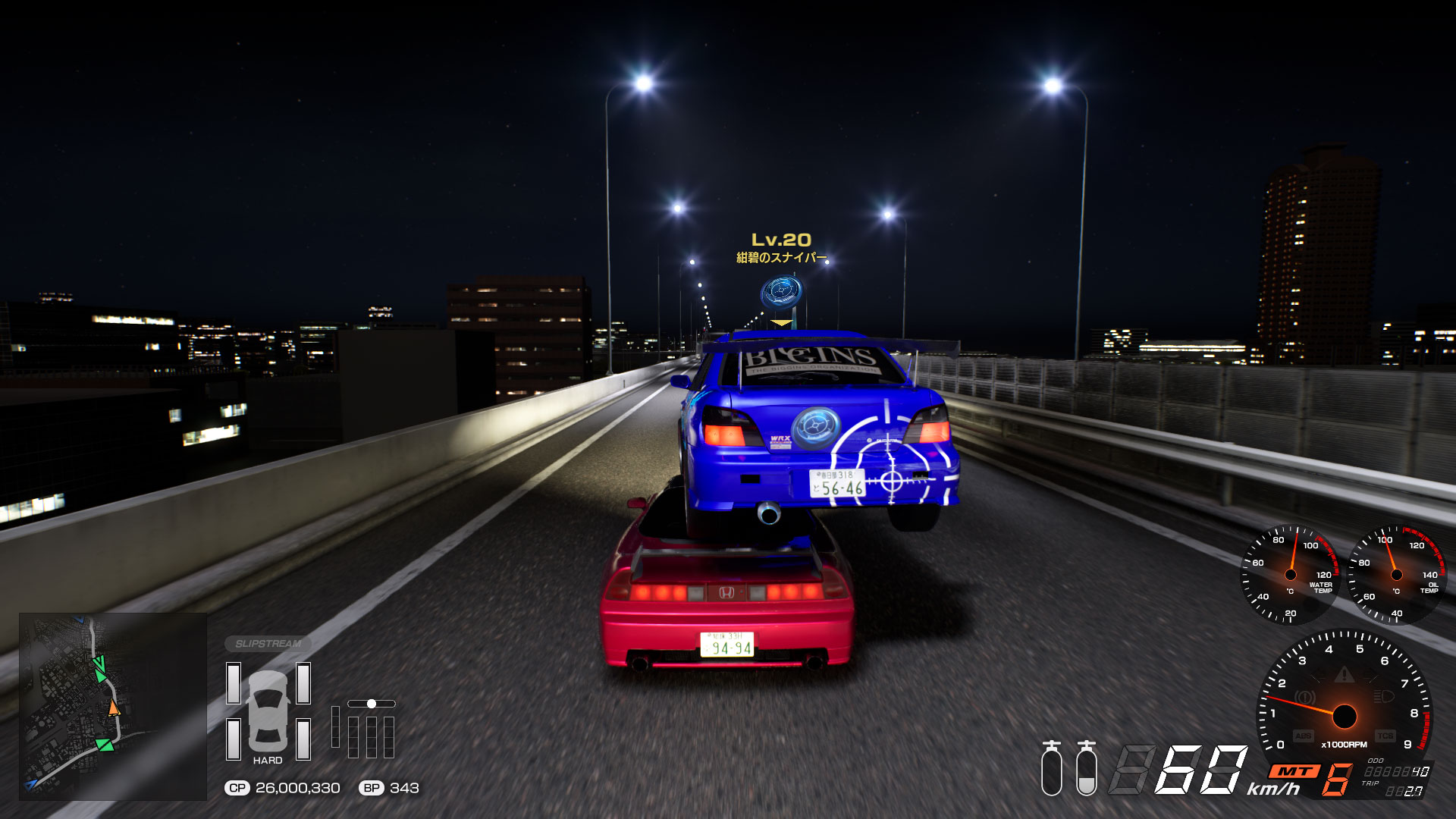Click the SLIPSTREAM indicator label

pyautogui.click(x=268, y=644)
